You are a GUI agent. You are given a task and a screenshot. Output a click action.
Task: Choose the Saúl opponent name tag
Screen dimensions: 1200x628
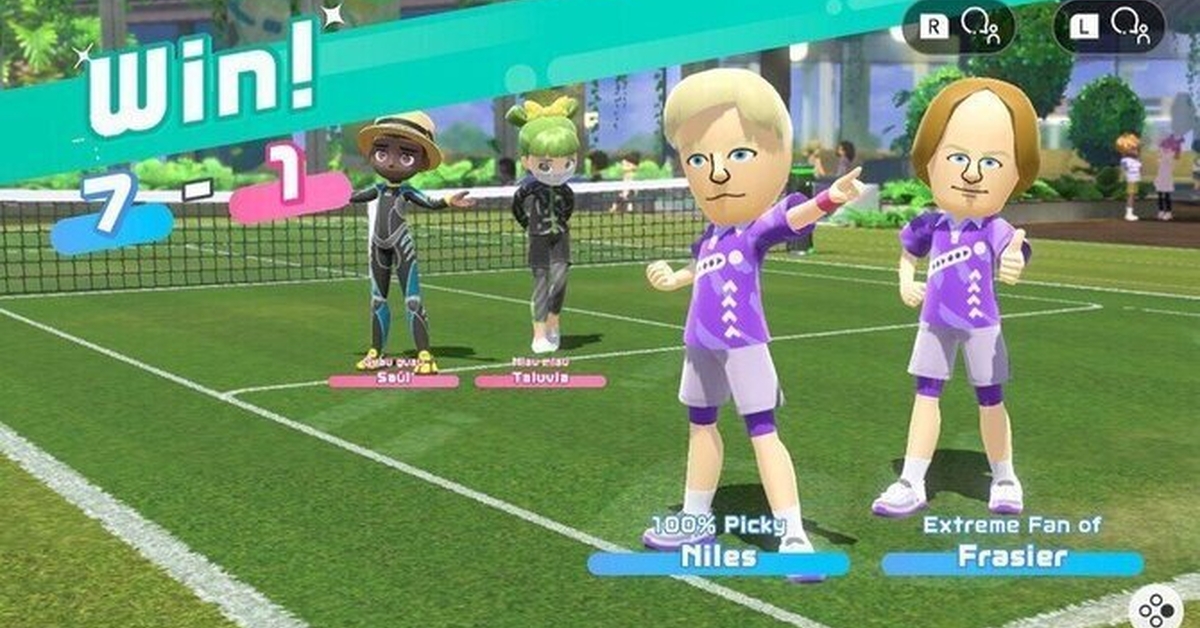393,381
